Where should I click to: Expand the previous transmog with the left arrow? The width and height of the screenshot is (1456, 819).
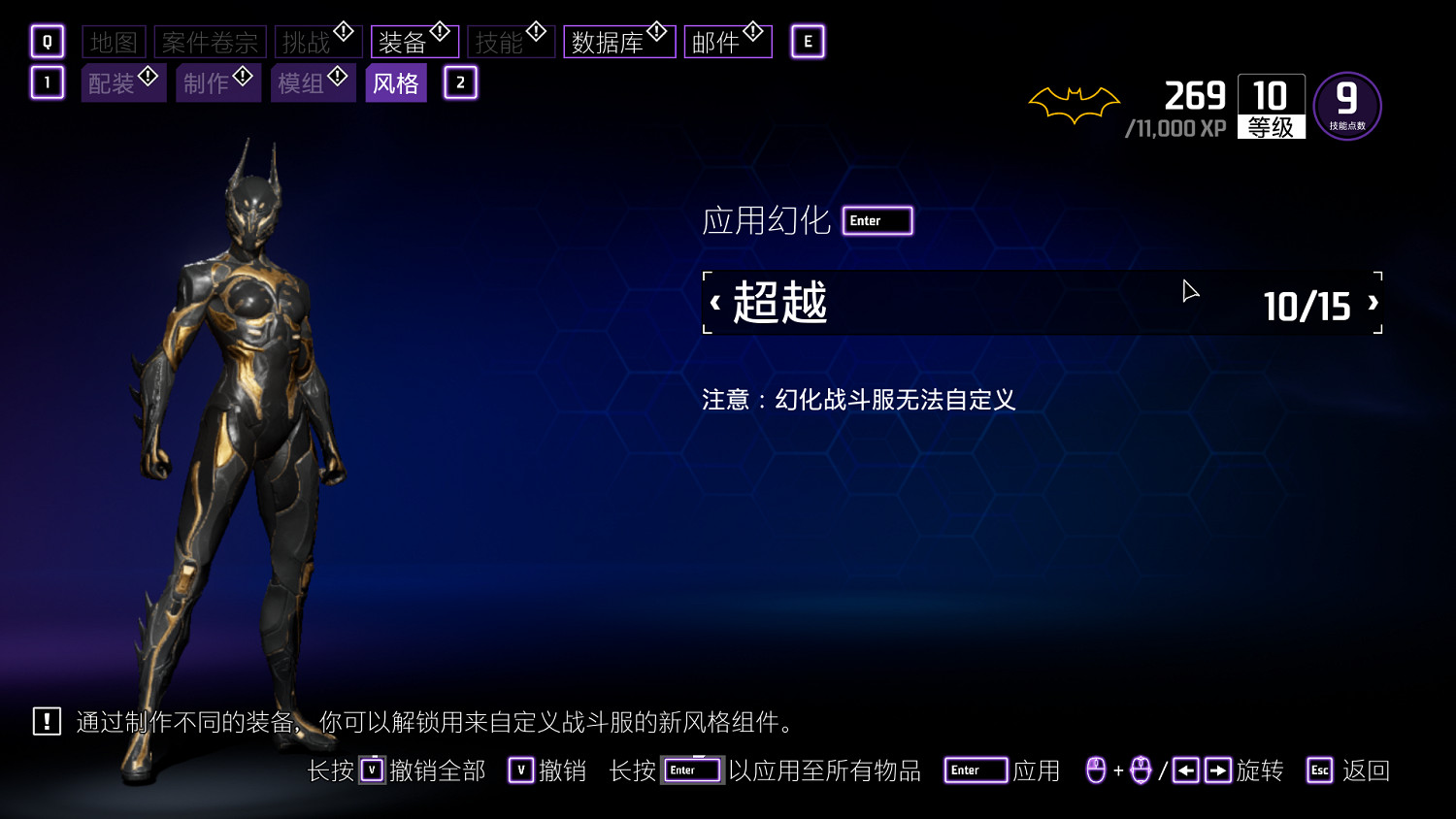(x=713, y=303)
